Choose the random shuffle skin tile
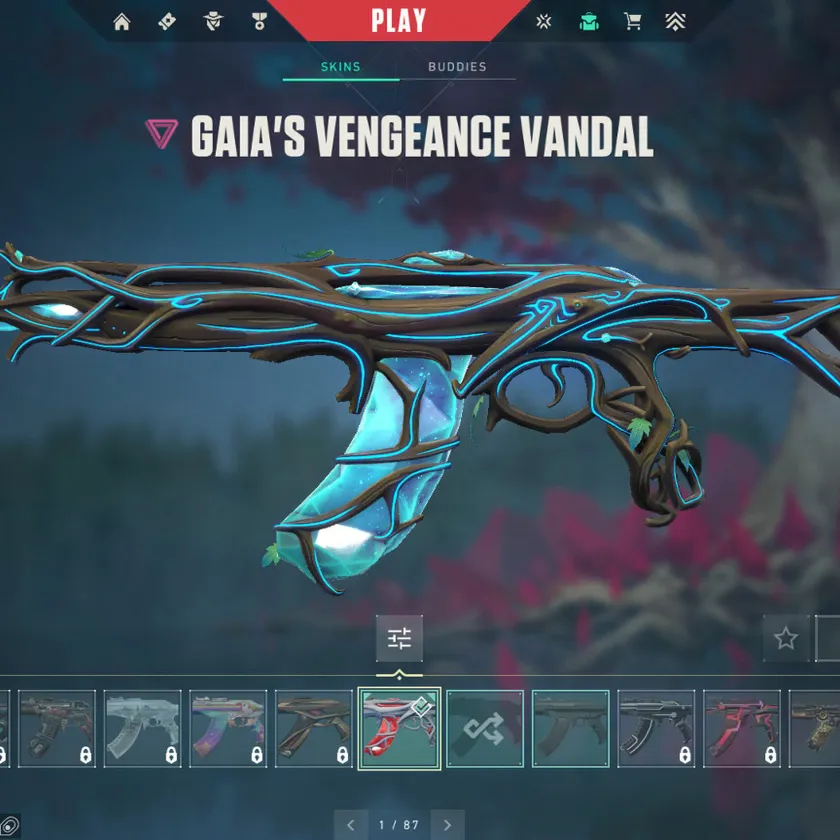 click(485, 728)
